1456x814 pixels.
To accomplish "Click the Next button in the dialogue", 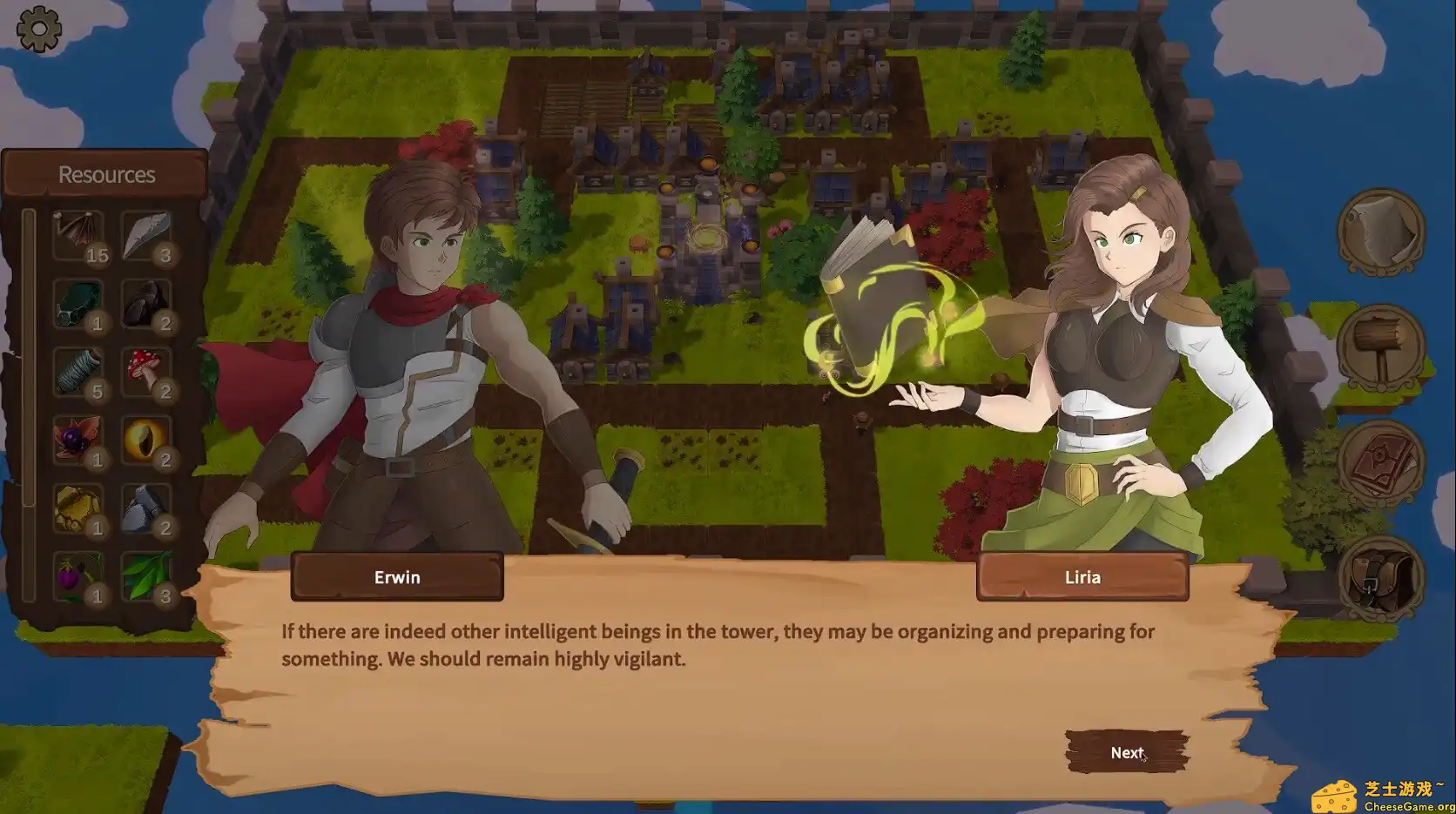I will tap(1127, 752).
